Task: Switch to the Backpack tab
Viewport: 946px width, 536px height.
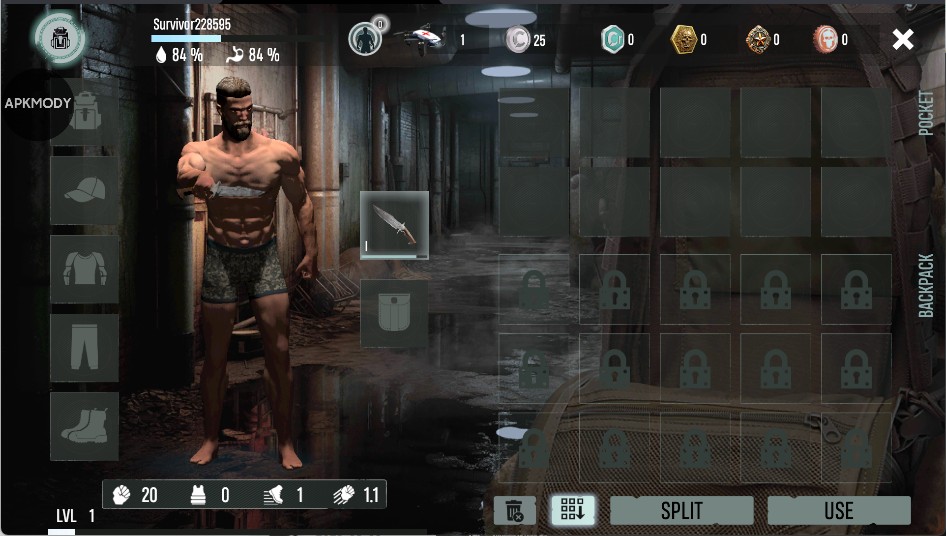Action: pyautogui.click(x=926, y=285)
